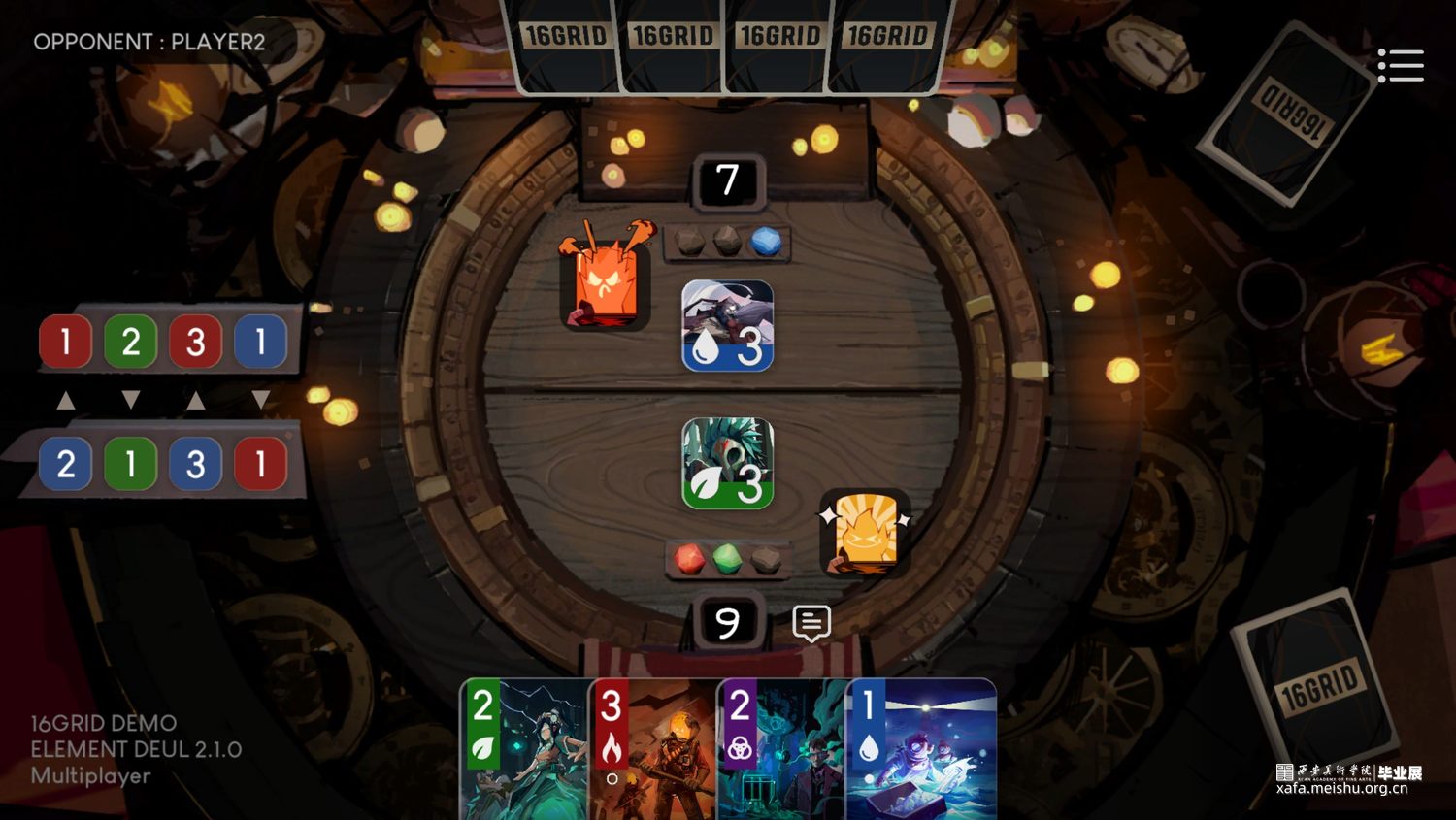The height and width of the screenshot is (820, 1456).
Task: Open the chat message bubble
Action: click(x=811, y=623)
